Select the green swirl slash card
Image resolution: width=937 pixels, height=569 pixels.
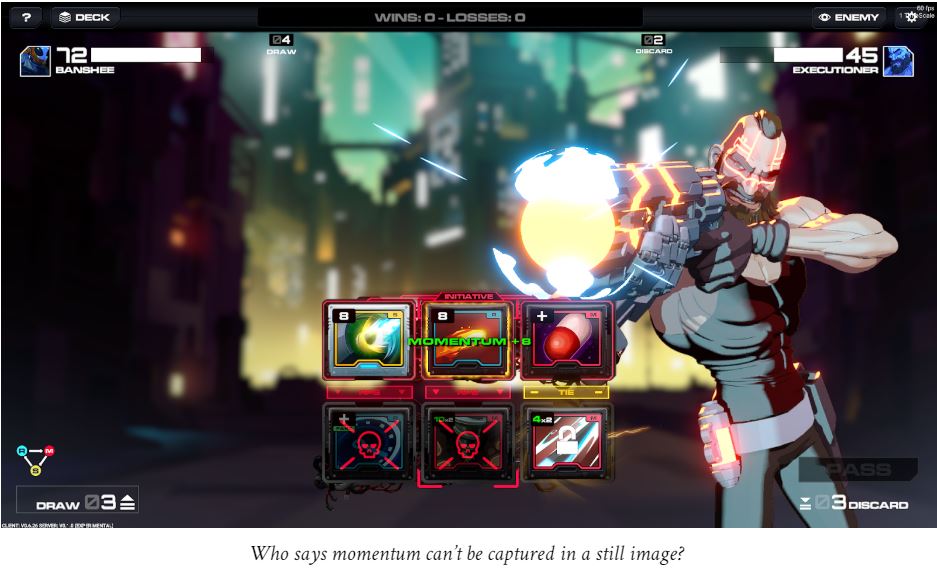369,341
